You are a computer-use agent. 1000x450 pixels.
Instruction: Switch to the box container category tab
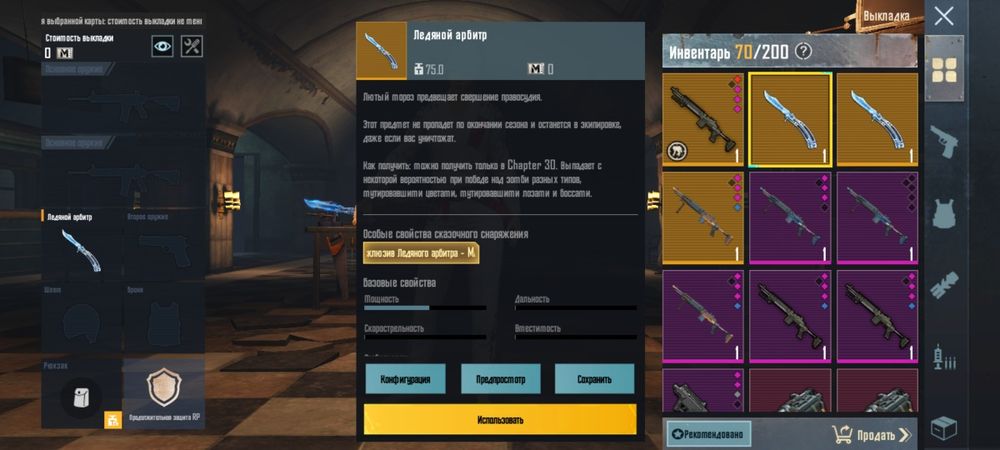pos(943,428)
